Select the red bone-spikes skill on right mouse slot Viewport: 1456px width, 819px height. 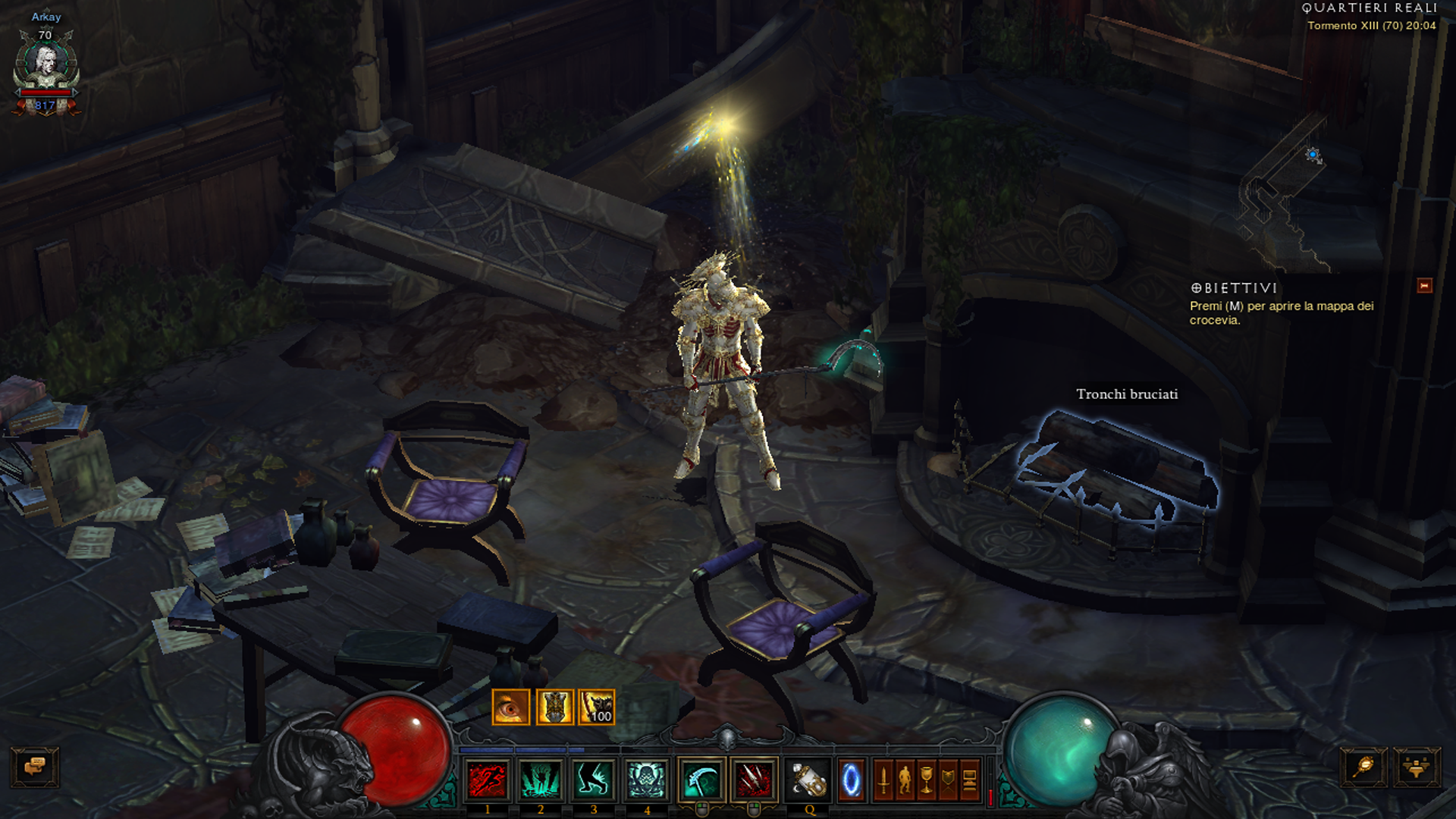coord(754,780)
